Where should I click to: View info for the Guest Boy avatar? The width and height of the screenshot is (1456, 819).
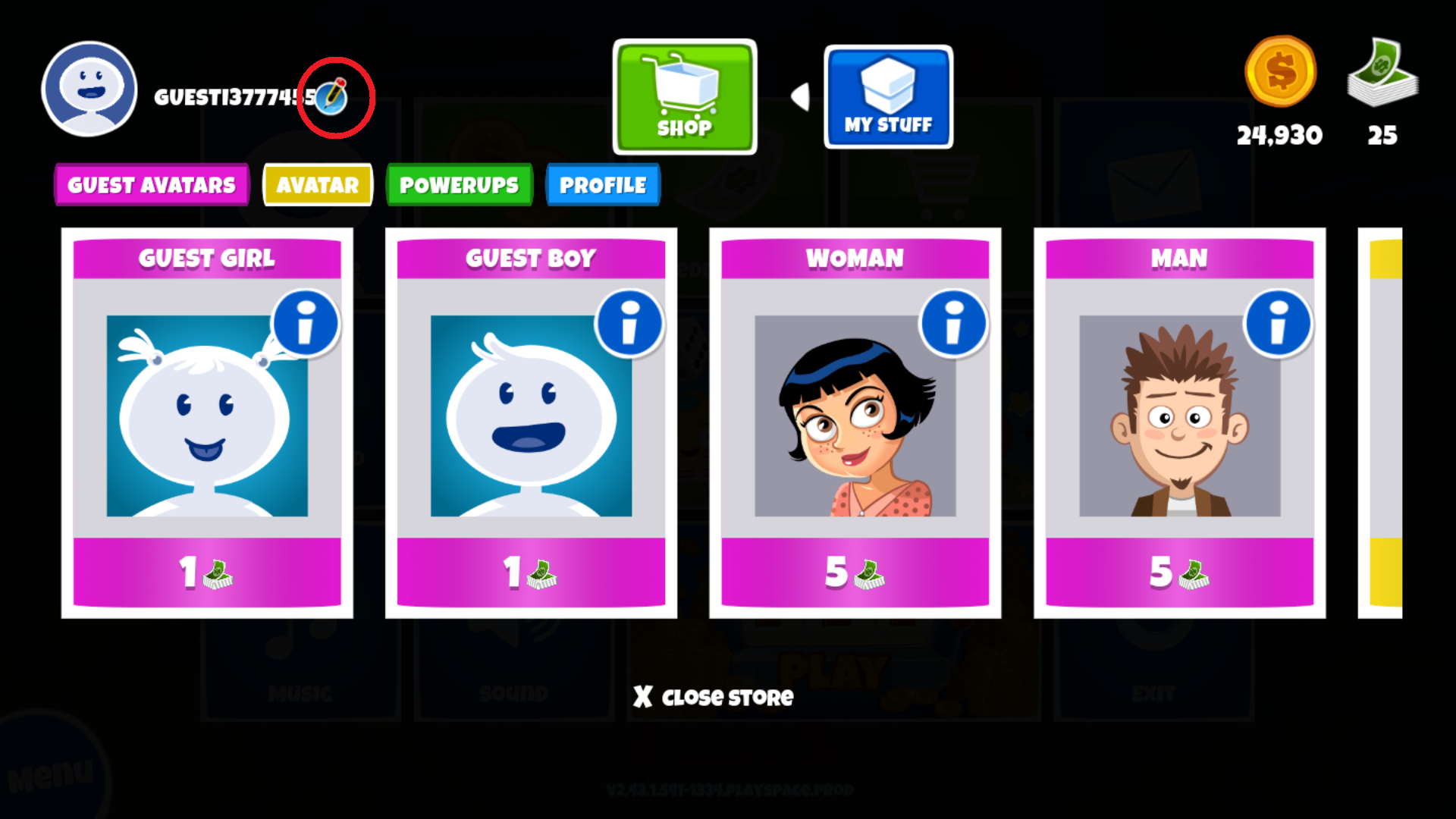point(629,323)
